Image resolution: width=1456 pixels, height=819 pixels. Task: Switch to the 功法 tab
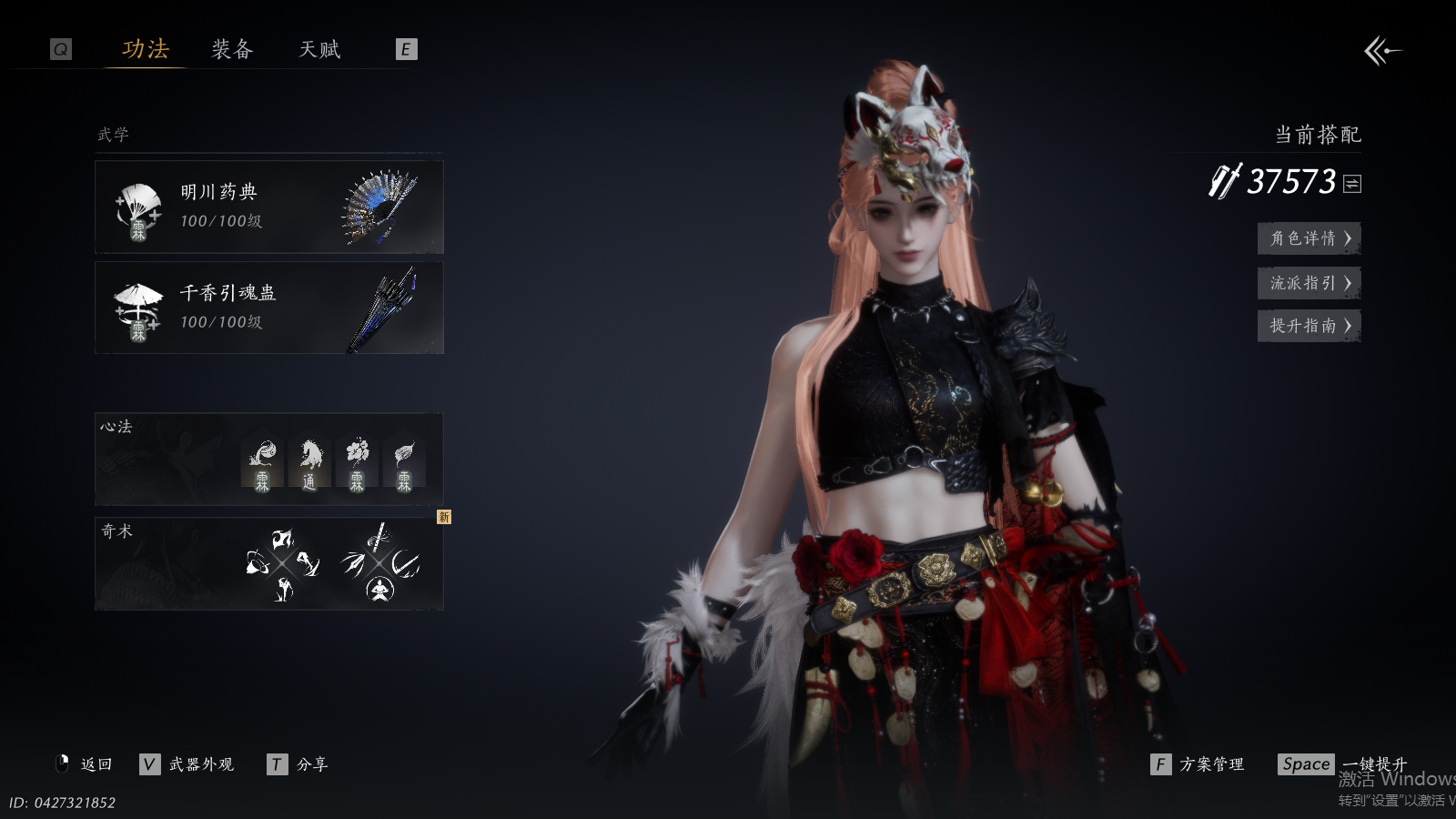146,49
